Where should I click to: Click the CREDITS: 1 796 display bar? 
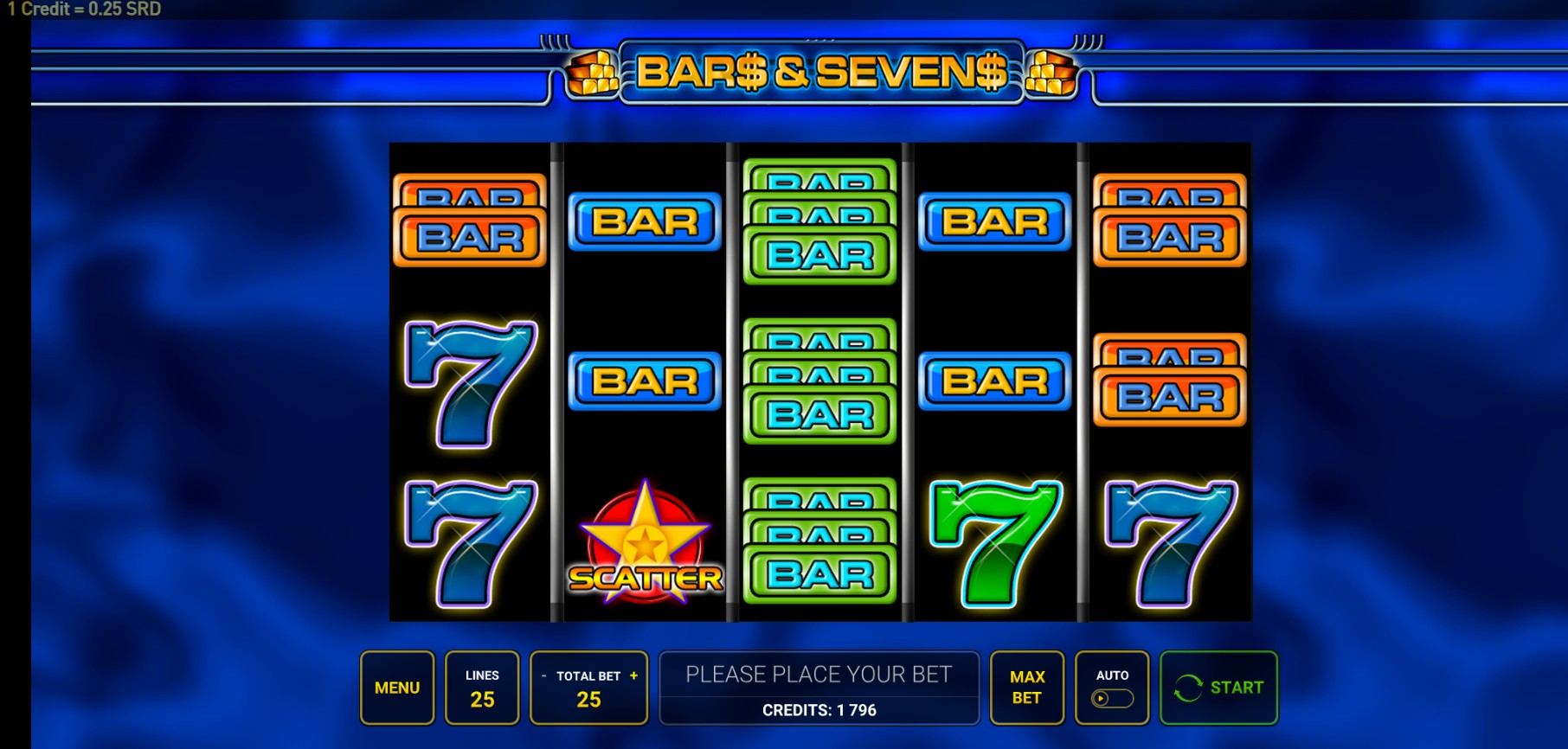pos(819,710)
